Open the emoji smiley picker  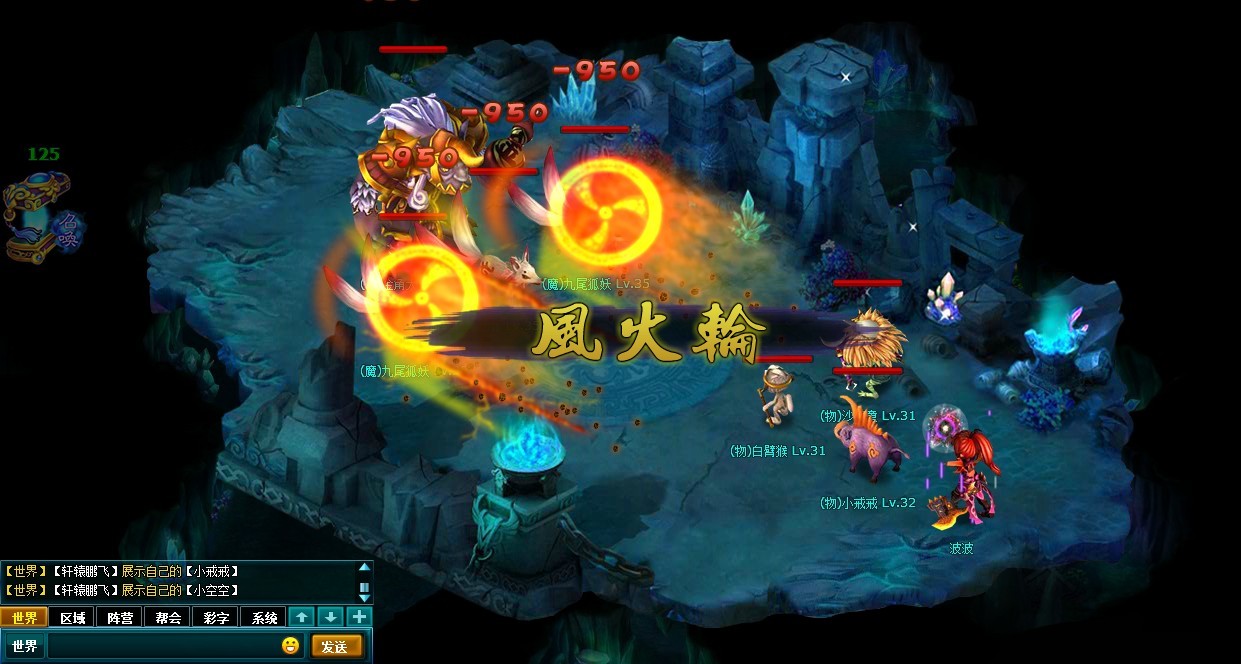point(290,646)
